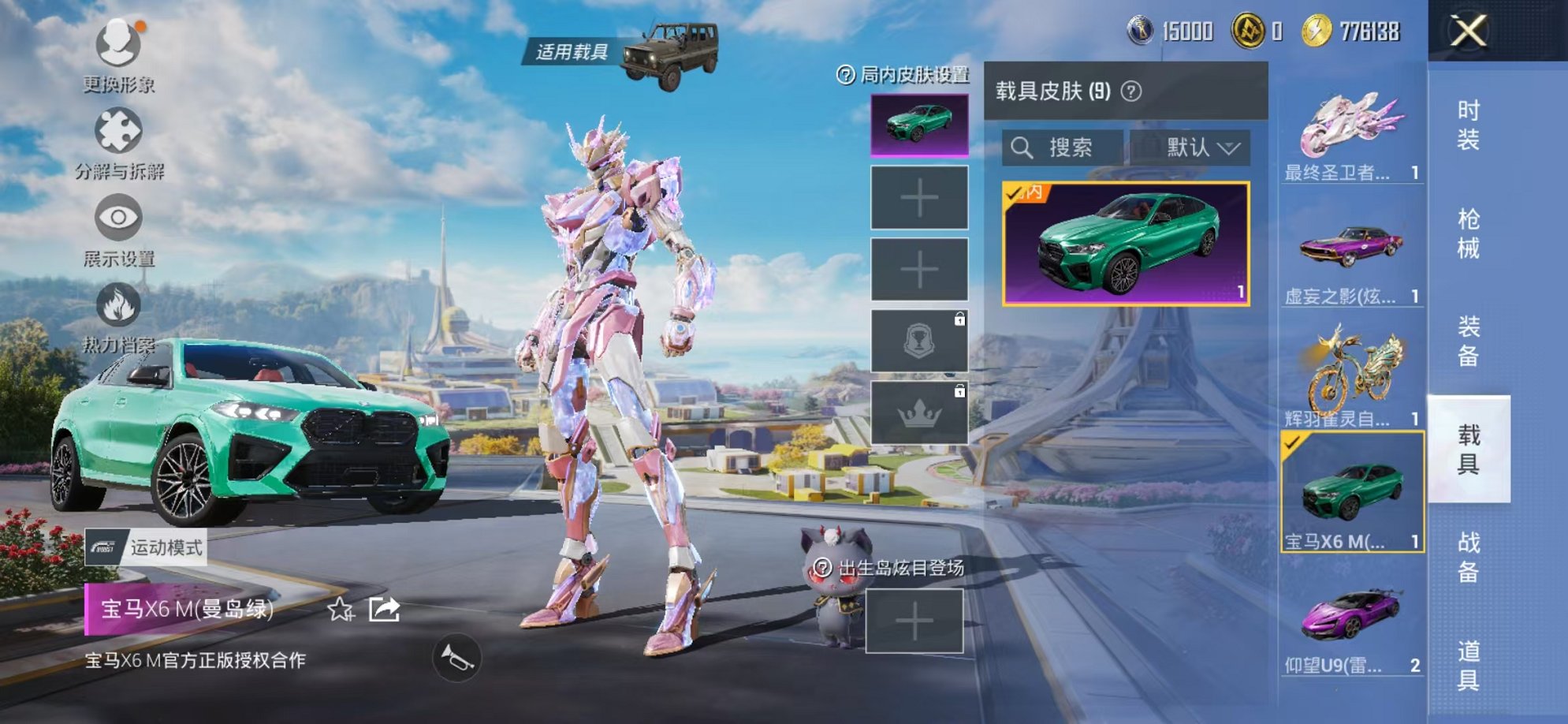Open help icon next to 局内皮肤设置
Screen dimensions: 1568x724
coord(845,76)
